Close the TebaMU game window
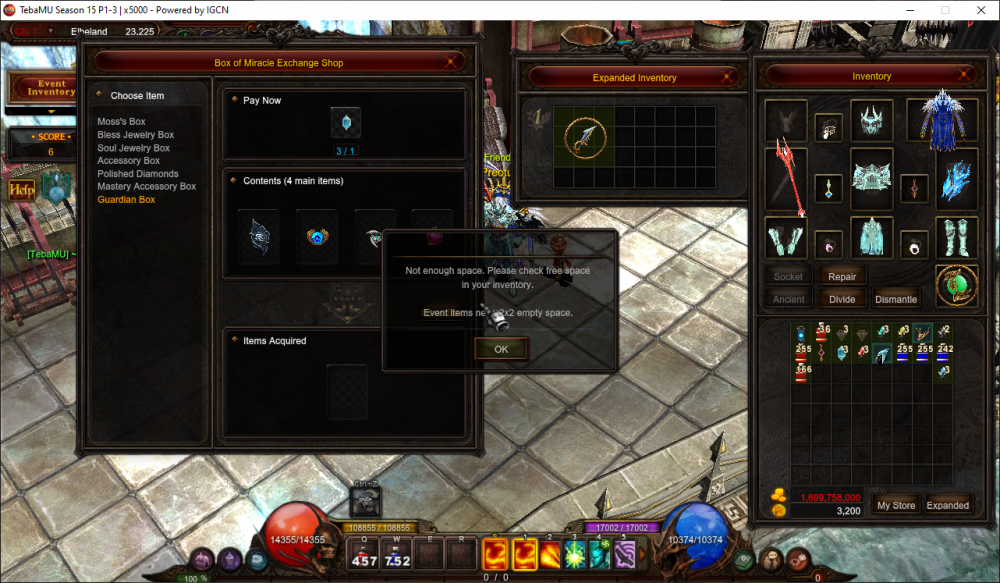The height and width of the screenshot is (583, 1000). 982,10
